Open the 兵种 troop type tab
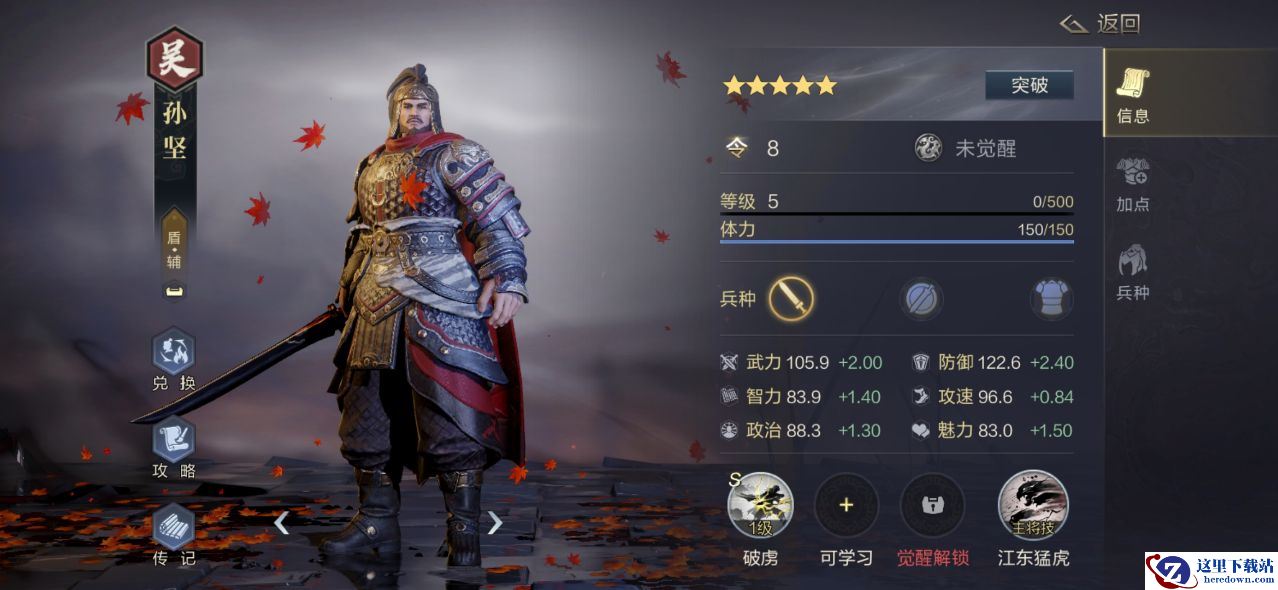Image resolution: width=1278 pixels, height=590 pixels. [1133, 272]
